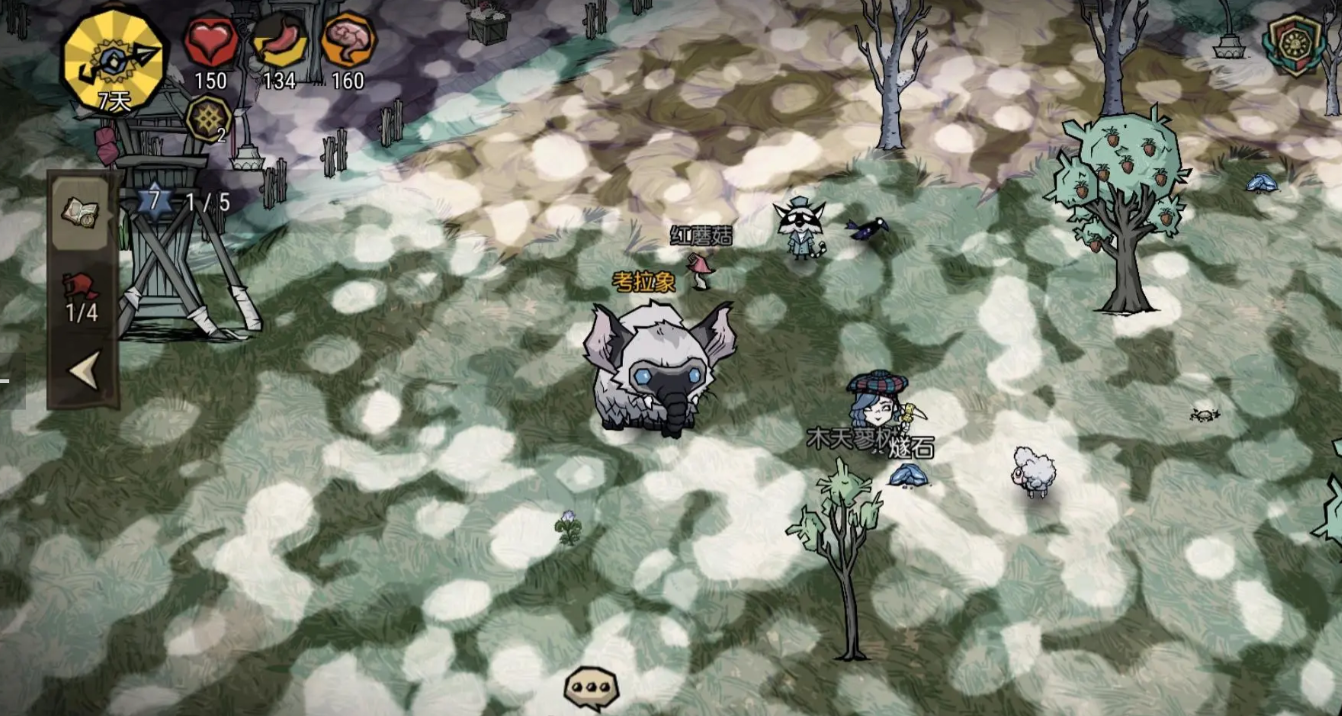
Task: Open the quest journal book tab
Action: [82, 210]
